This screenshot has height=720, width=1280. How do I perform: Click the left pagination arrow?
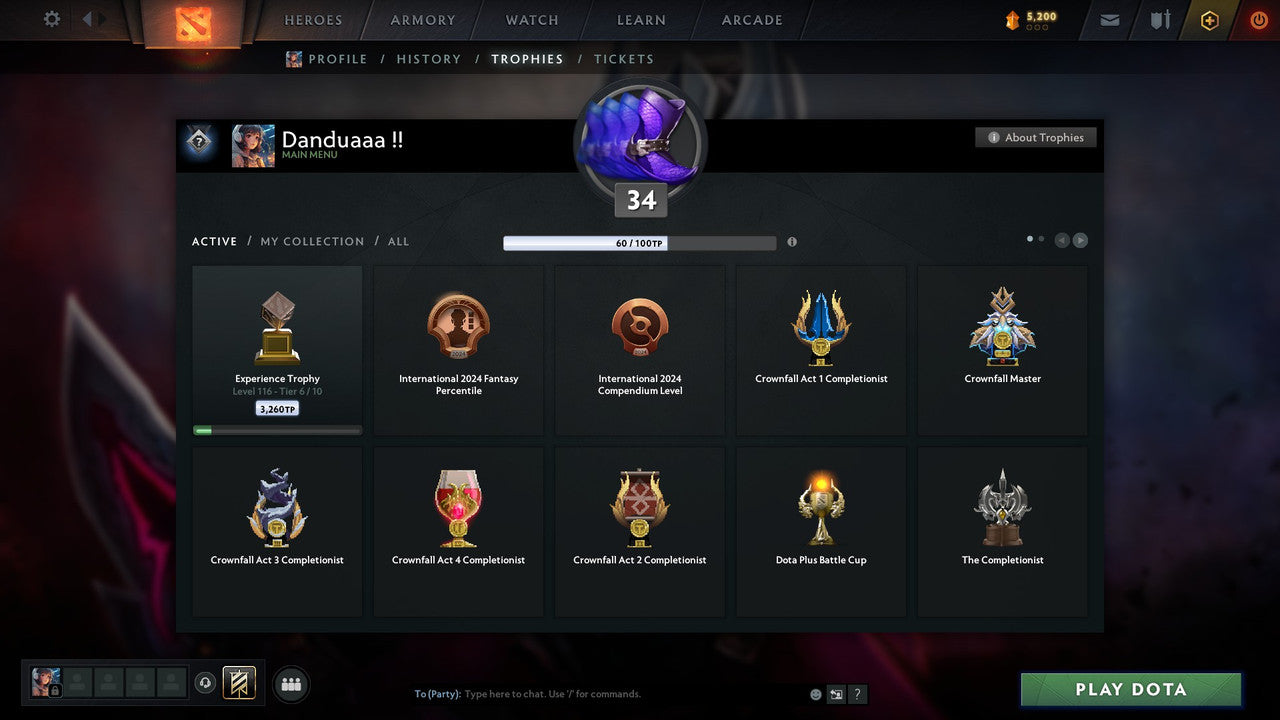(x=1062, y=240)
